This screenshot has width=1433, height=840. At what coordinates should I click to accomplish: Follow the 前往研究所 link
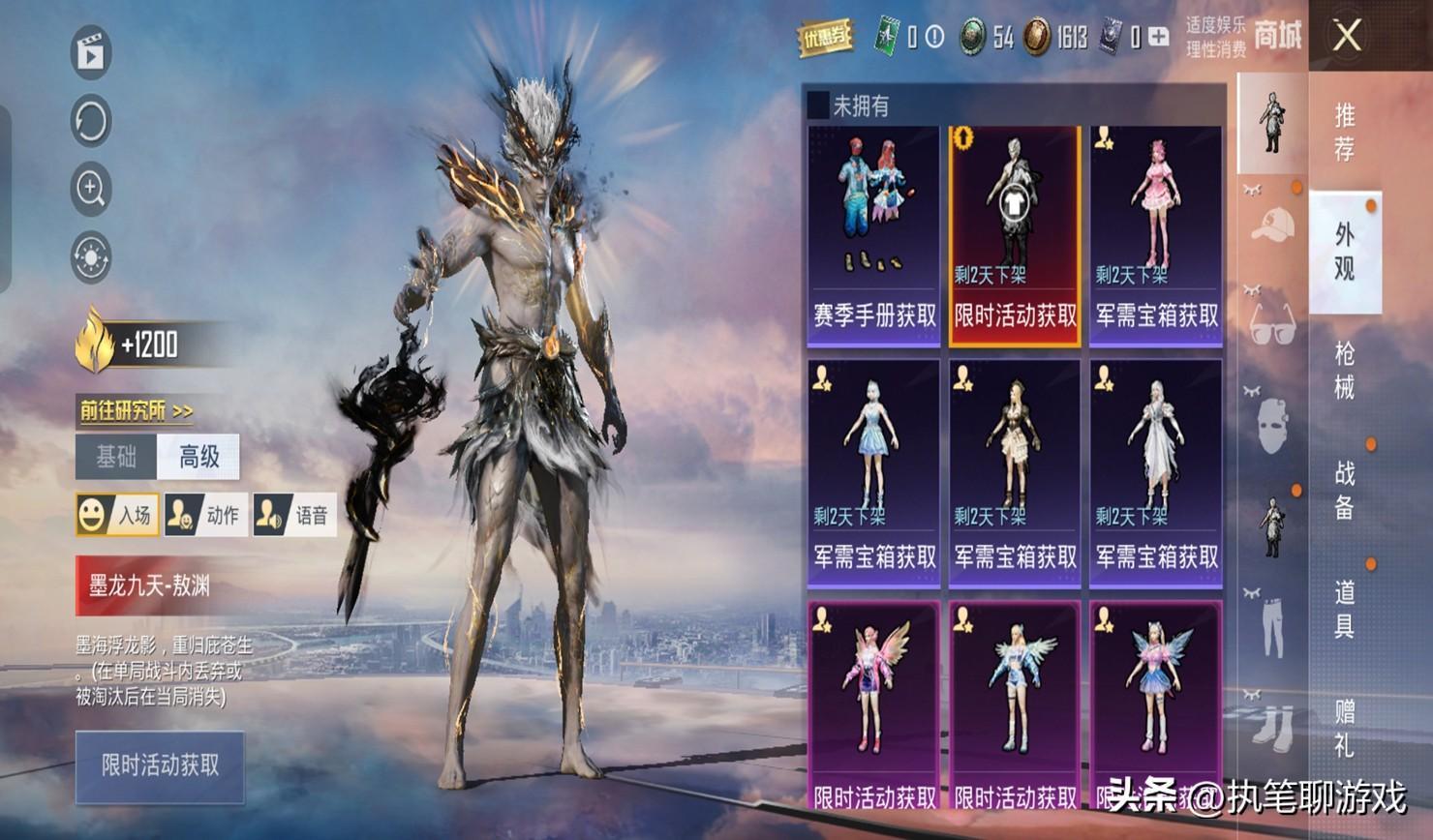[137, 411]
